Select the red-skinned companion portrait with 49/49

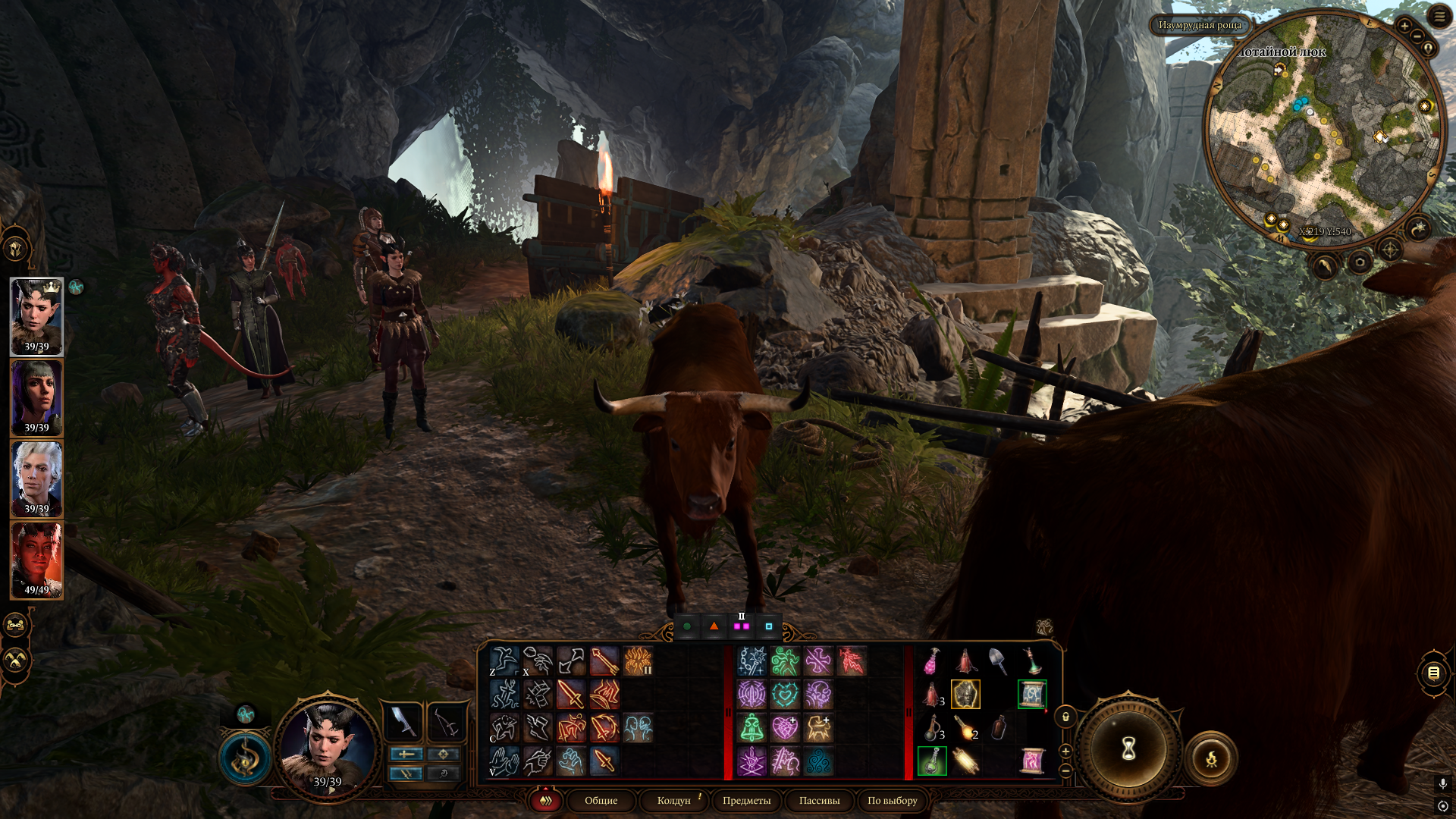click(x=36, y=560)
